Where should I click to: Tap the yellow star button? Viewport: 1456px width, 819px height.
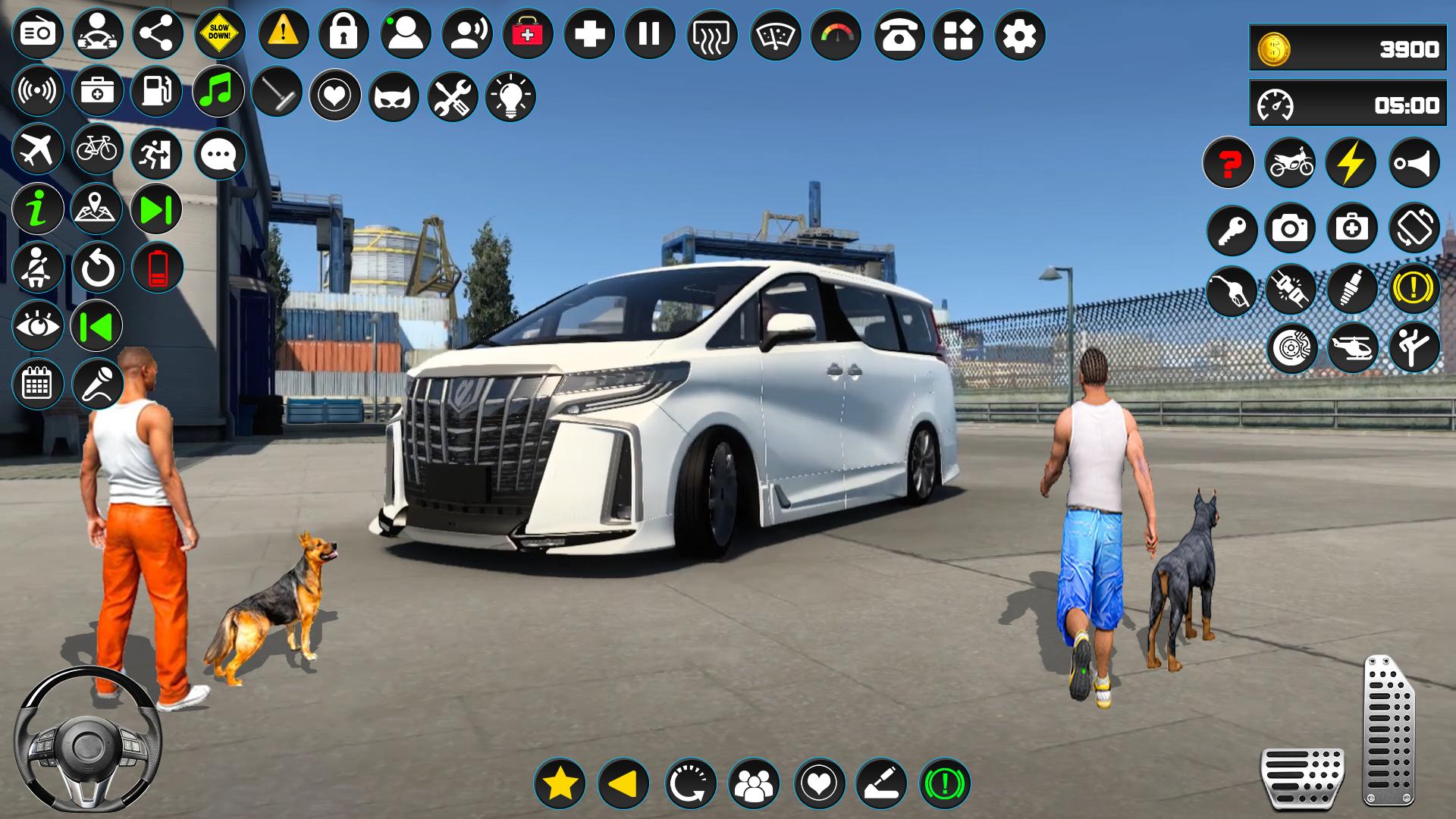tap(560, 783)
